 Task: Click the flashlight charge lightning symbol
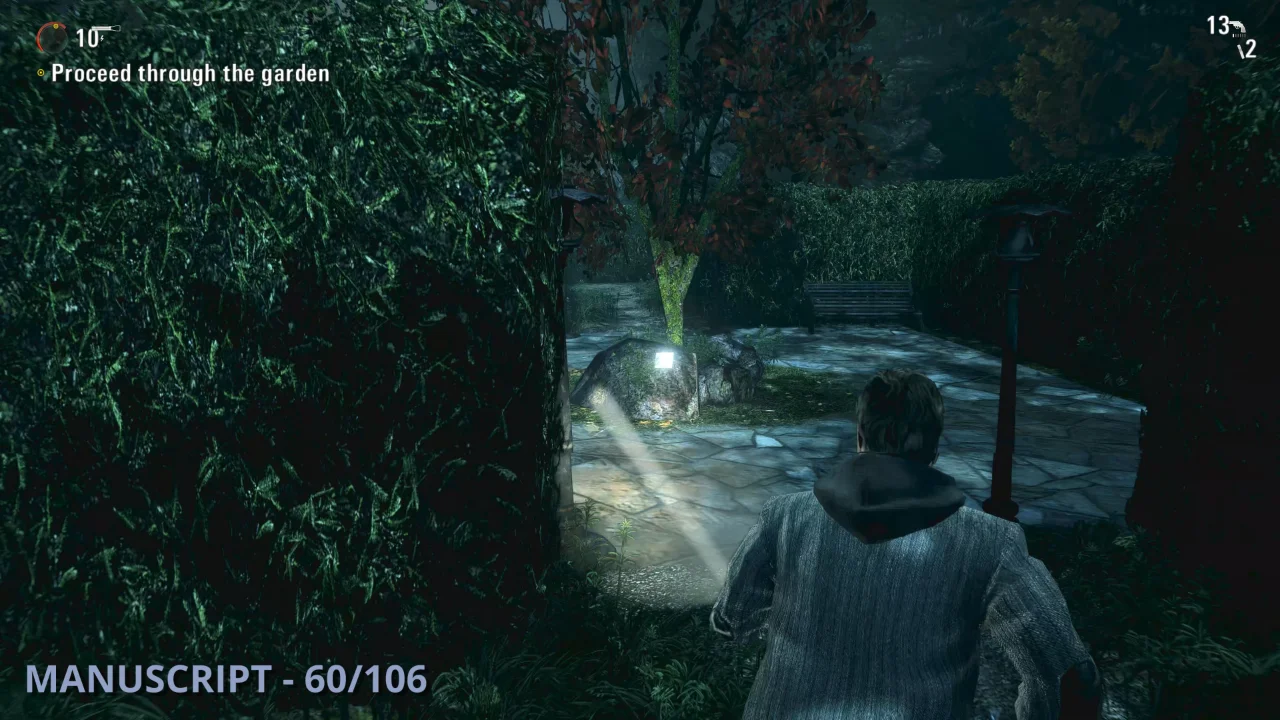click(102, 38)
